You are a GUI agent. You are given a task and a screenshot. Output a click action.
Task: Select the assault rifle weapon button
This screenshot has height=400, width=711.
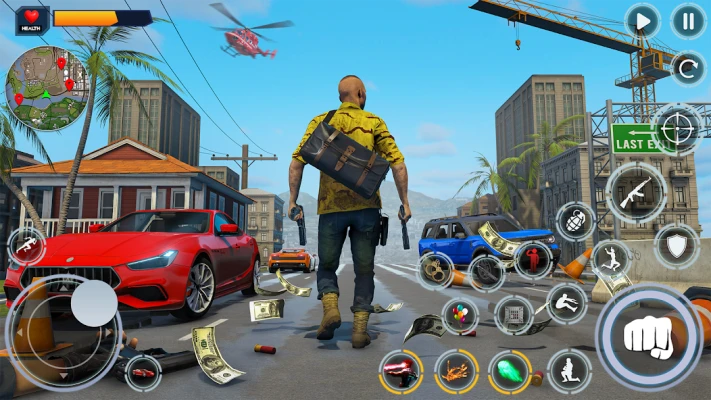pos(636,192)
